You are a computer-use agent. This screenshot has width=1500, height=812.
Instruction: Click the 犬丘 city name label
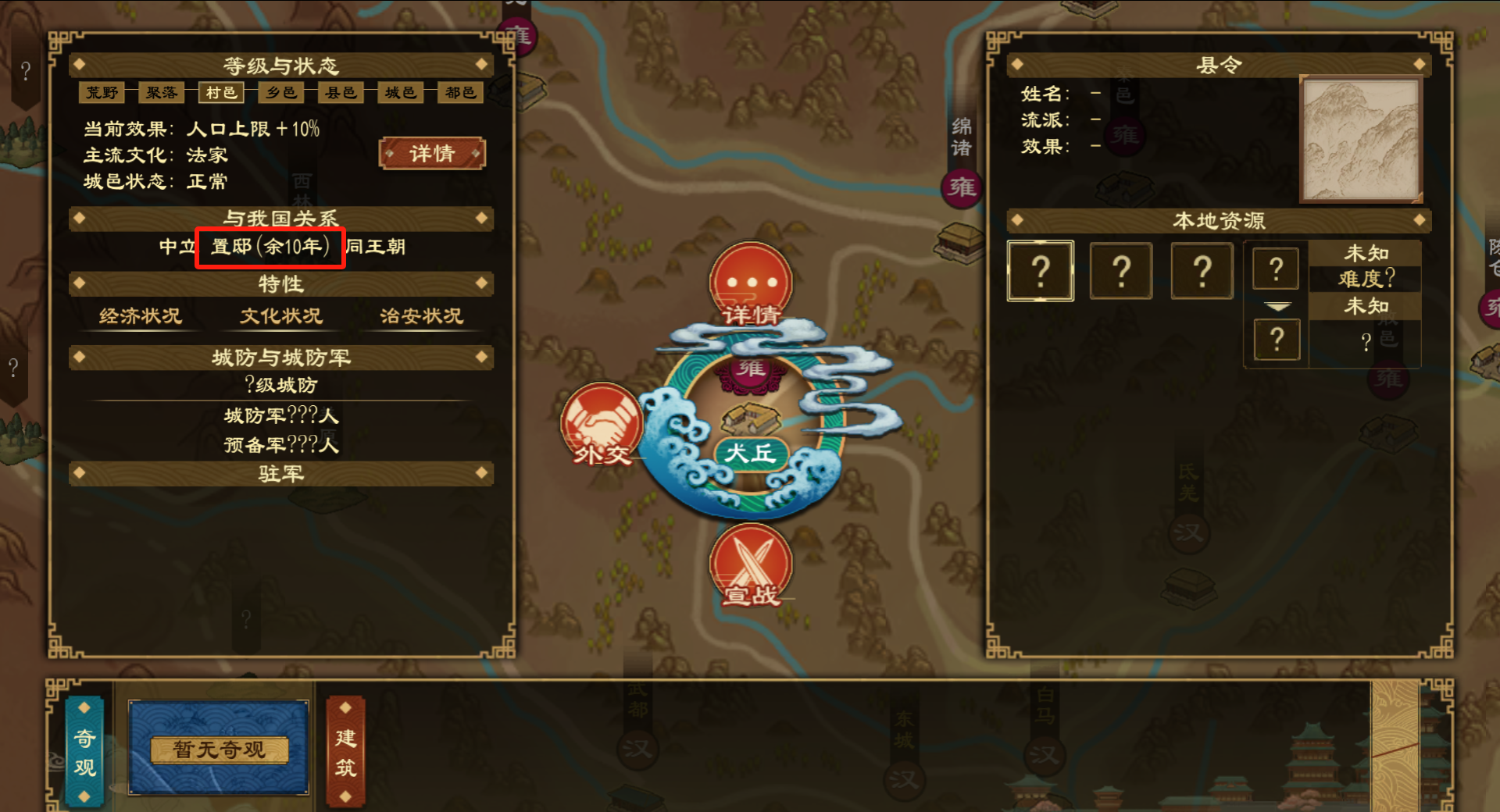coord(750,453)
